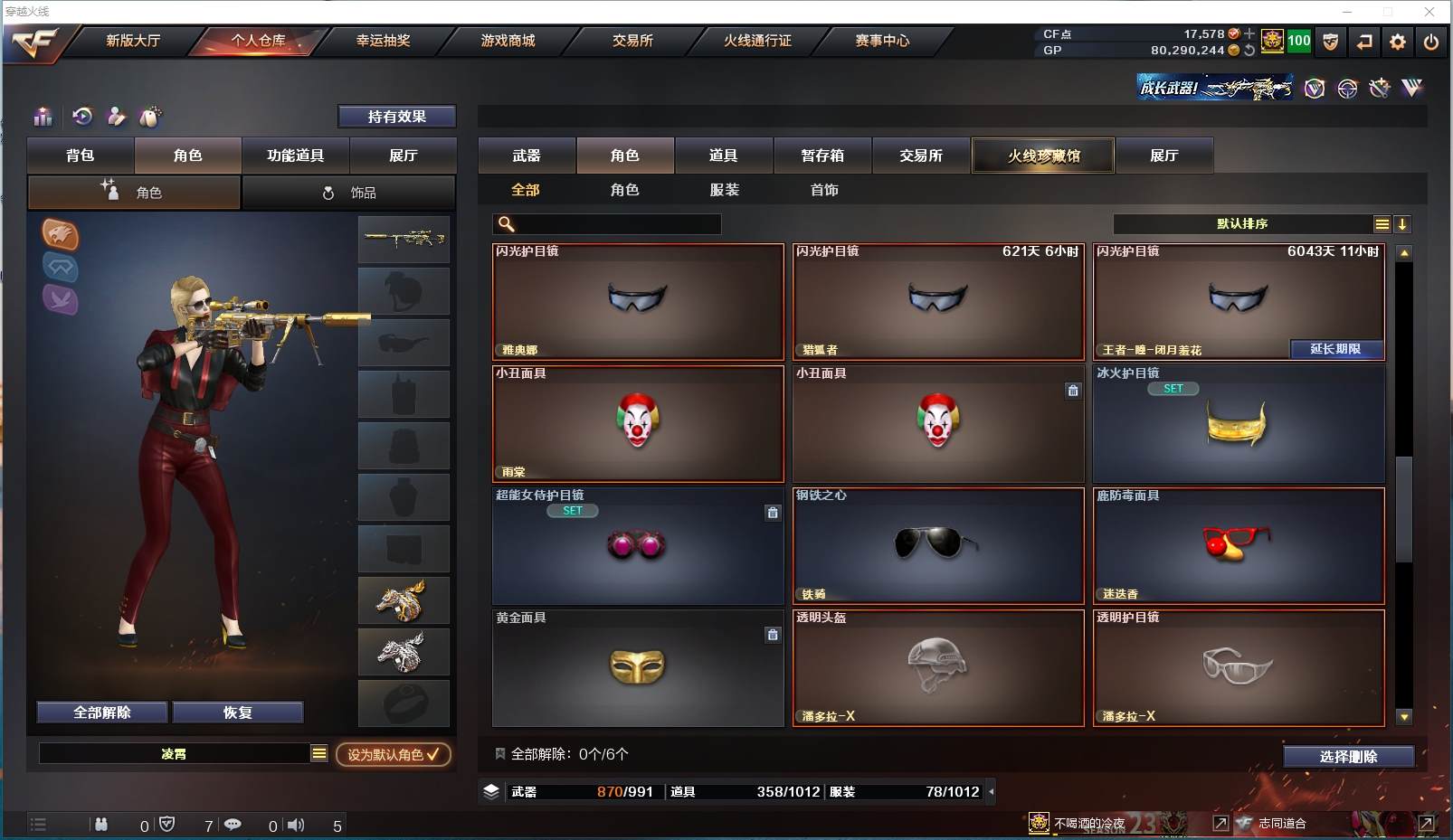
Task: Set as default character with 设为默认角色
Action: tap(394, 754)
